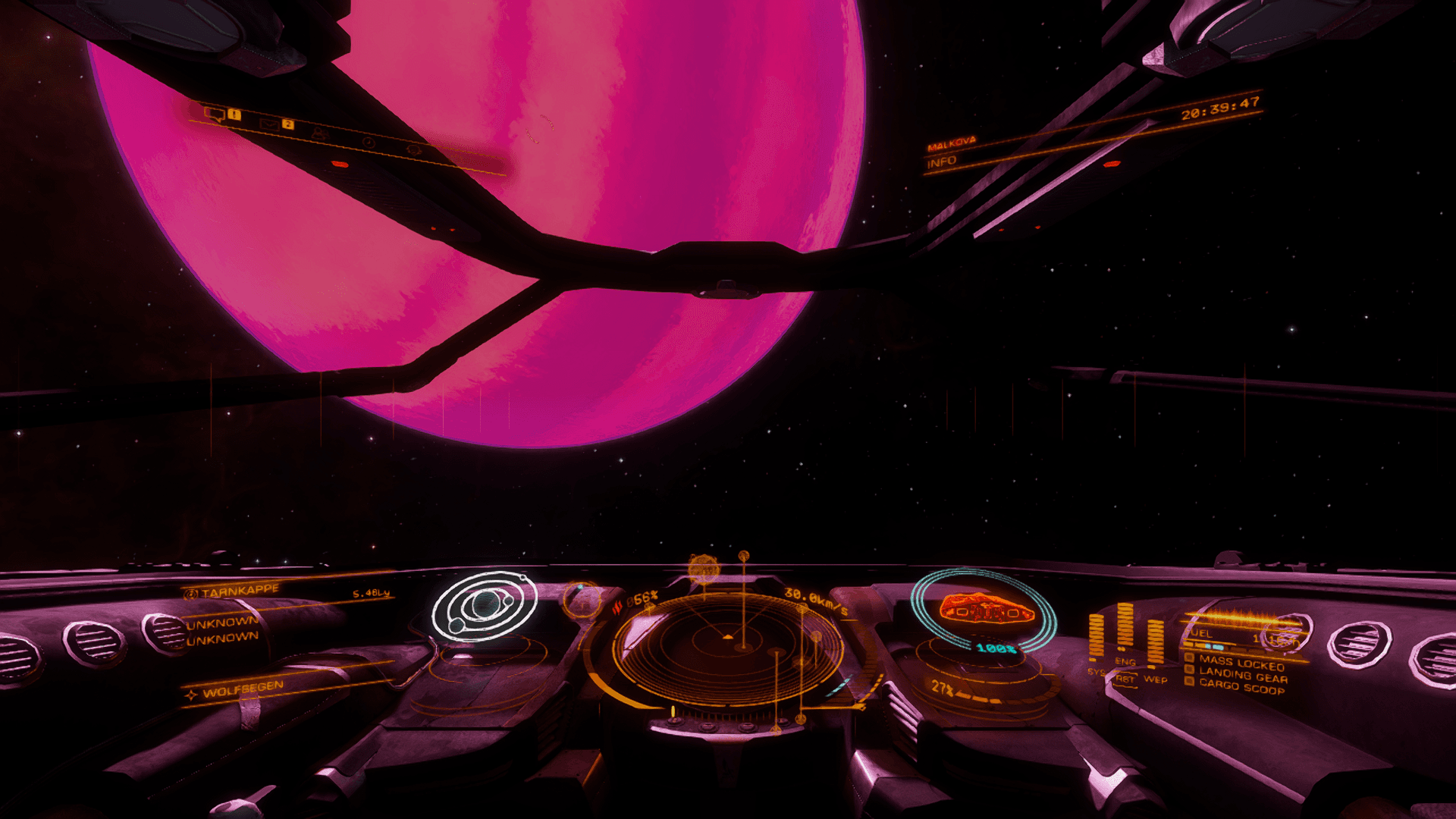The height and width of the screenshot is (819, 1456).
Task: Select the ship hologram display
Action: 984,609
